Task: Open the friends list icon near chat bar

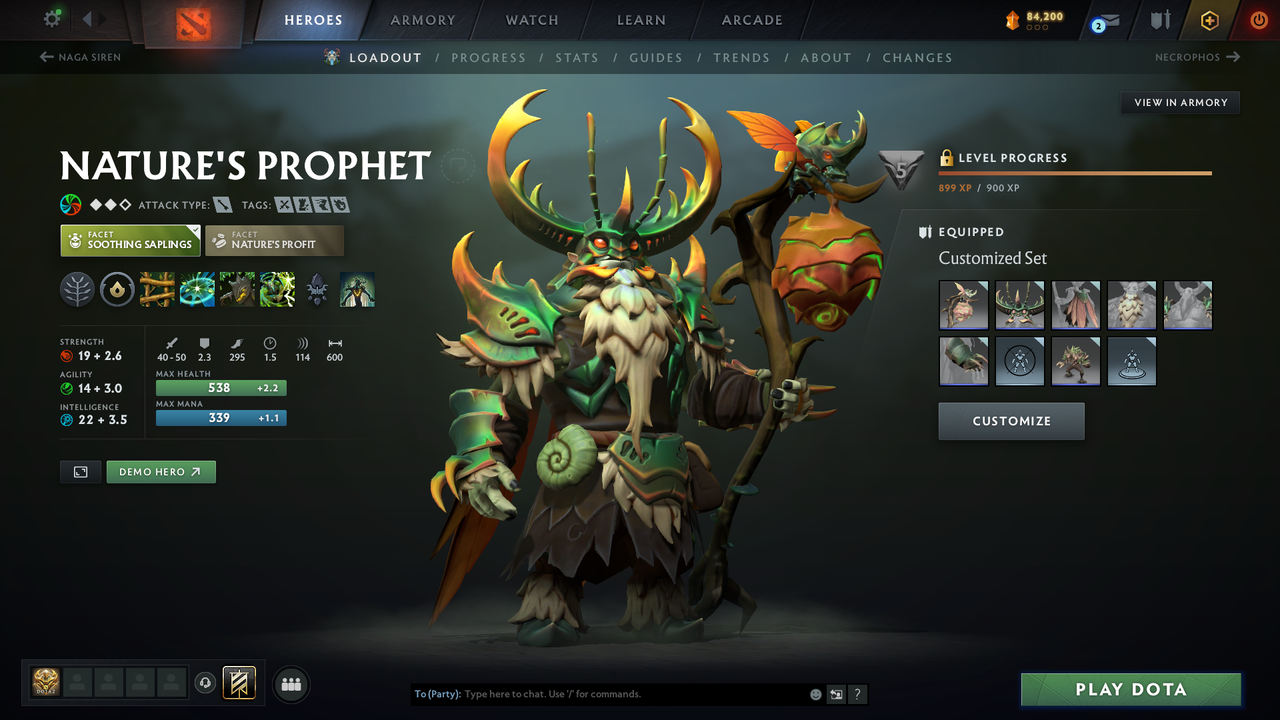Action: point(290,684)
